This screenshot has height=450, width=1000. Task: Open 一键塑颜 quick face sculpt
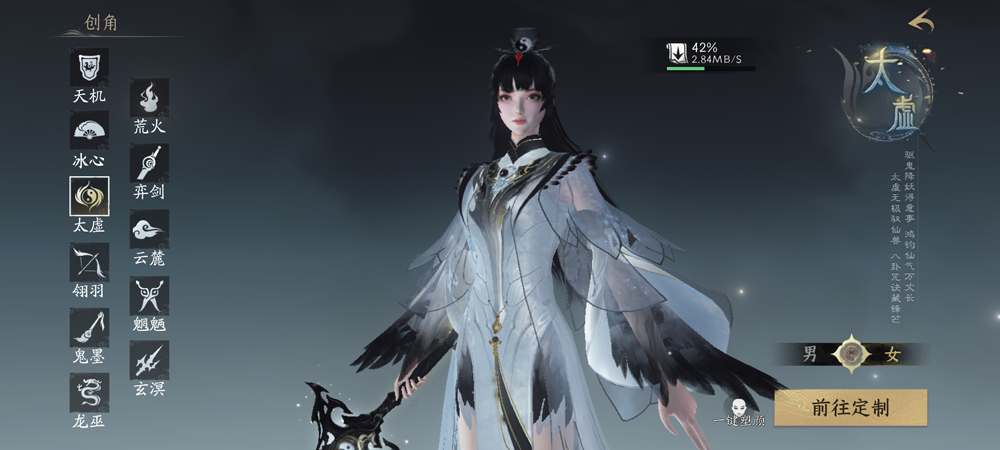[739, 409]
